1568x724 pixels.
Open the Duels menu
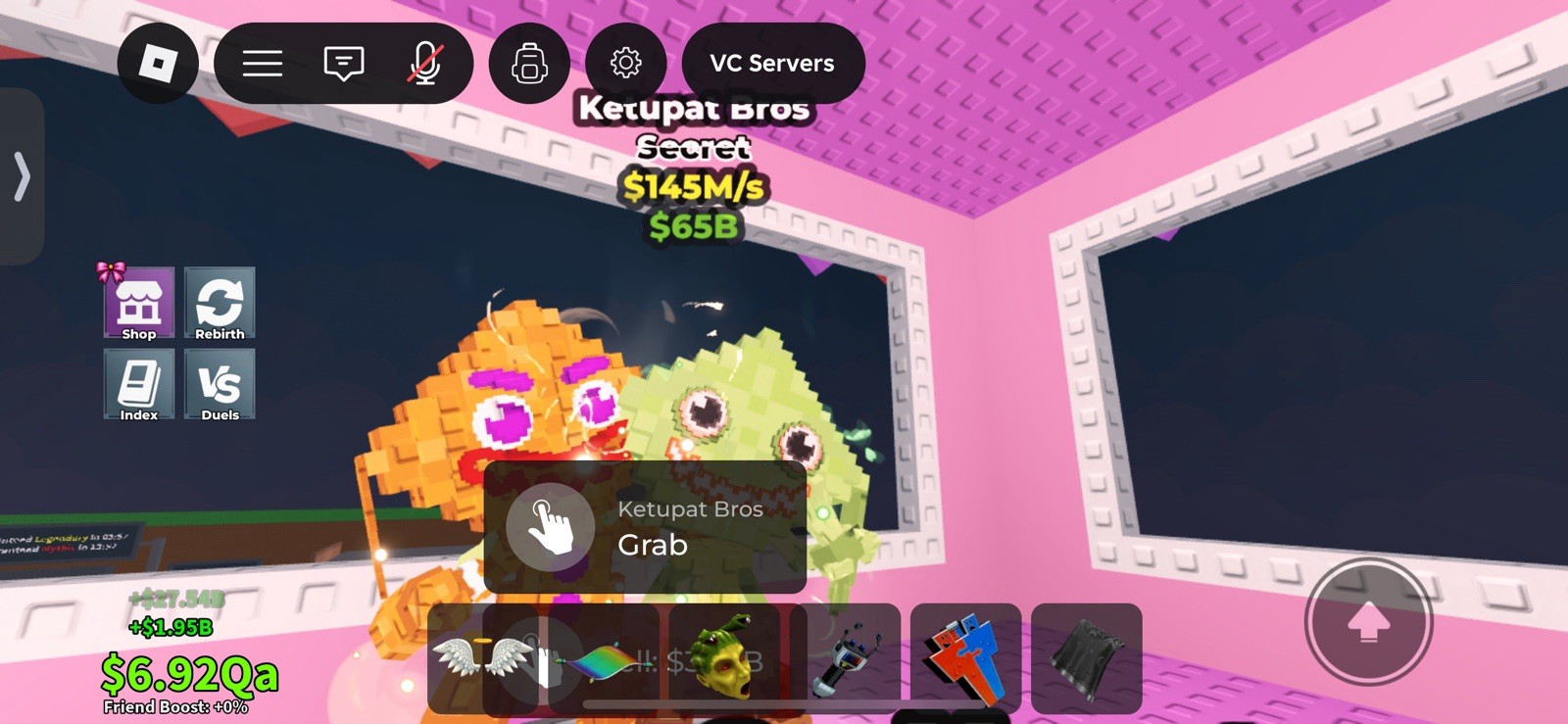click(x=220, y=384)
